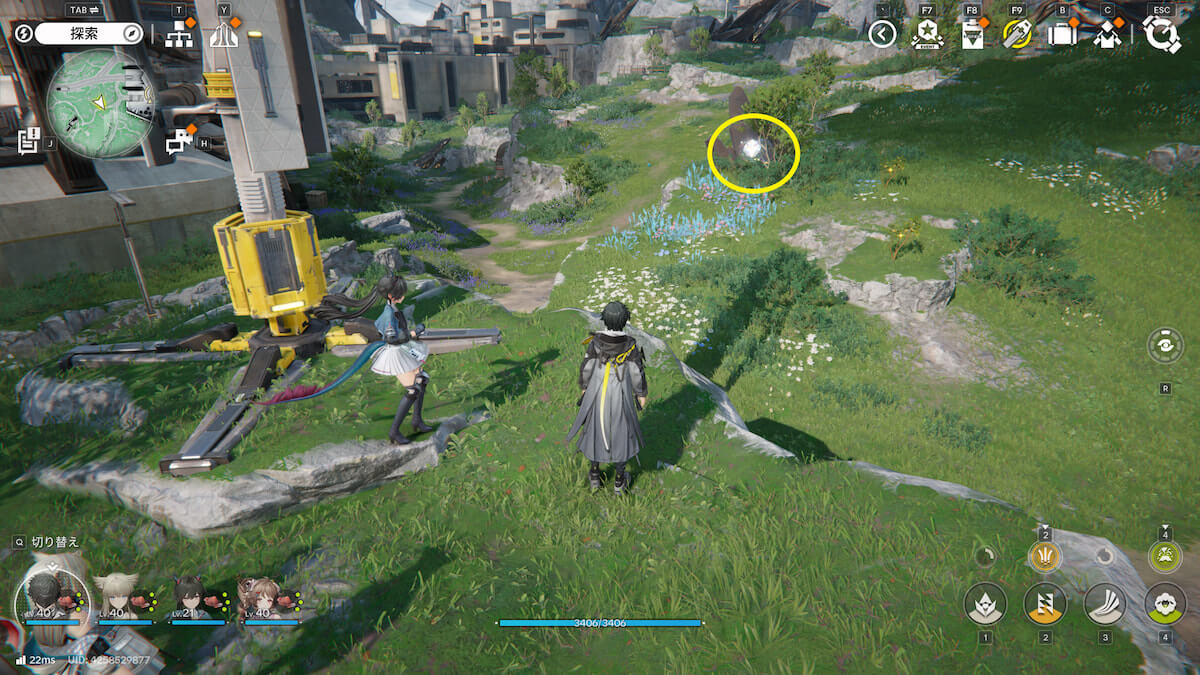Open the main system menu ring icon

coord(1162,35)
